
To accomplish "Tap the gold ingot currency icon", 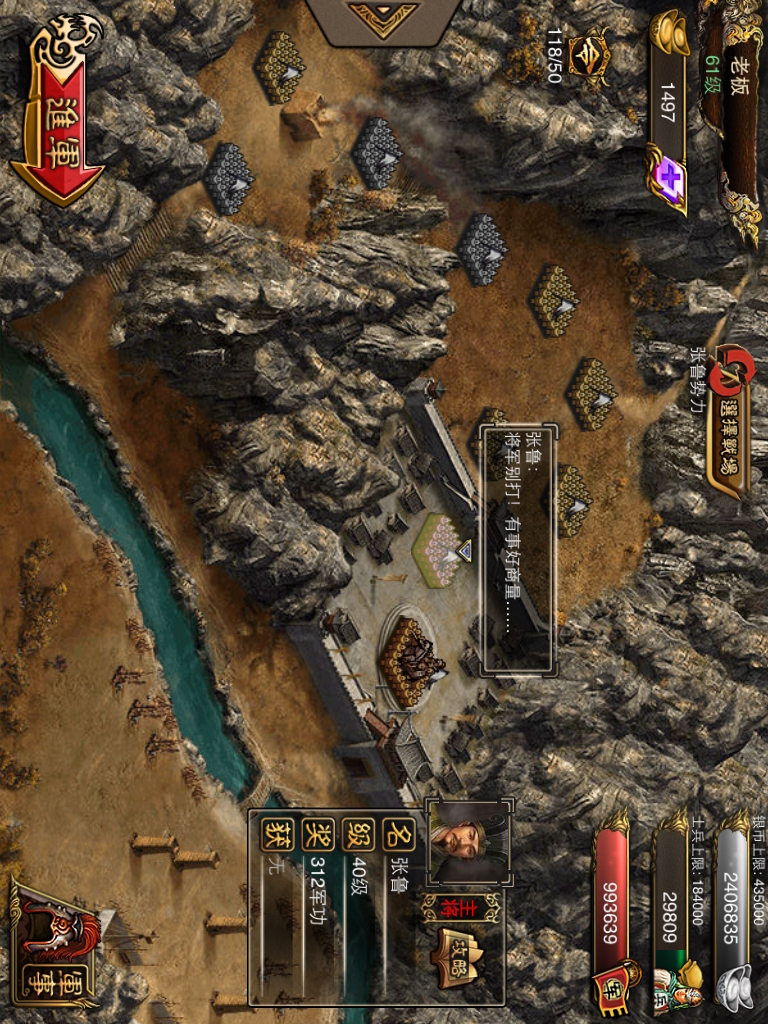I will [669, 36].
